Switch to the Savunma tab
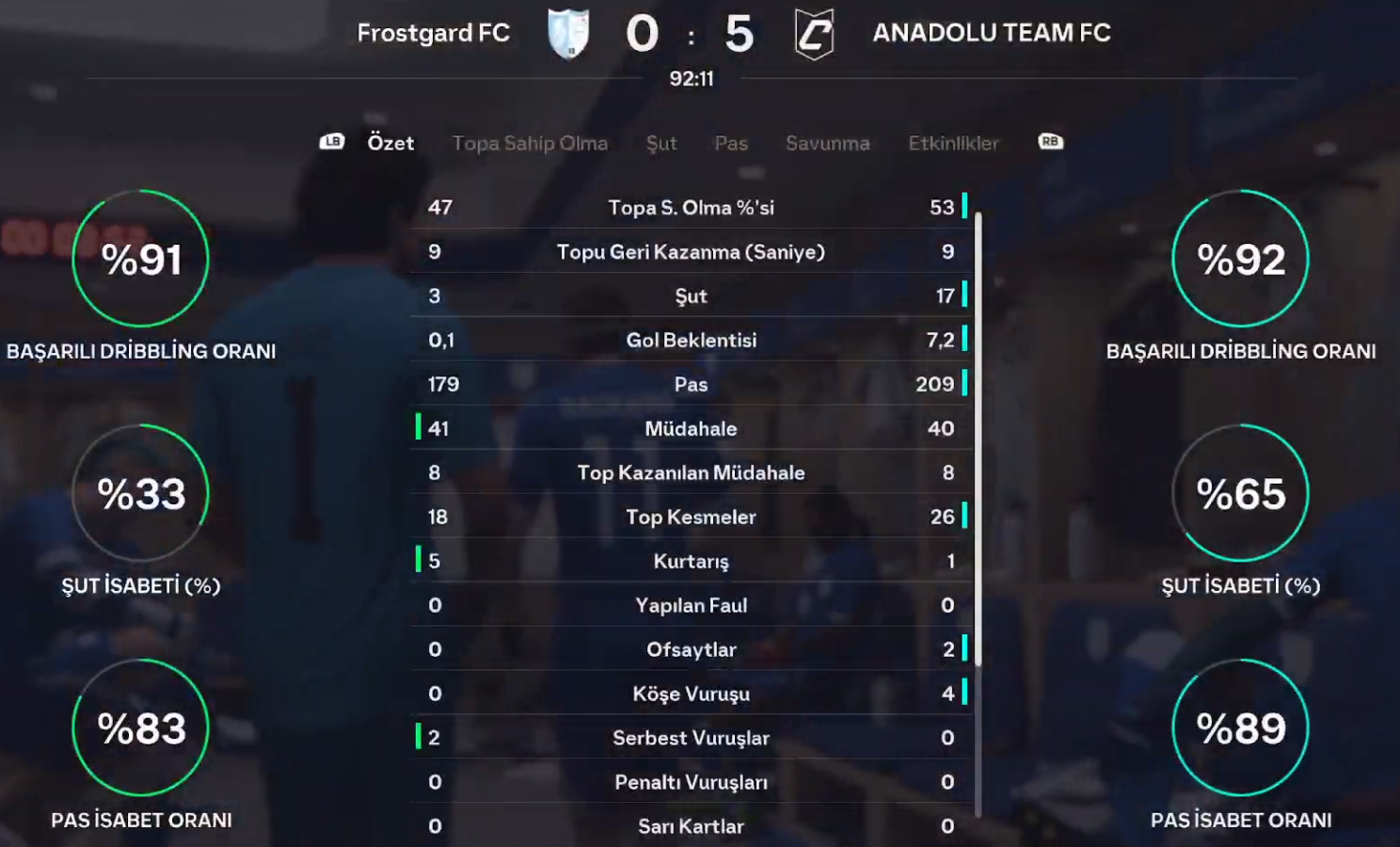Screen dimensions: 1400x847 (827, 143)
